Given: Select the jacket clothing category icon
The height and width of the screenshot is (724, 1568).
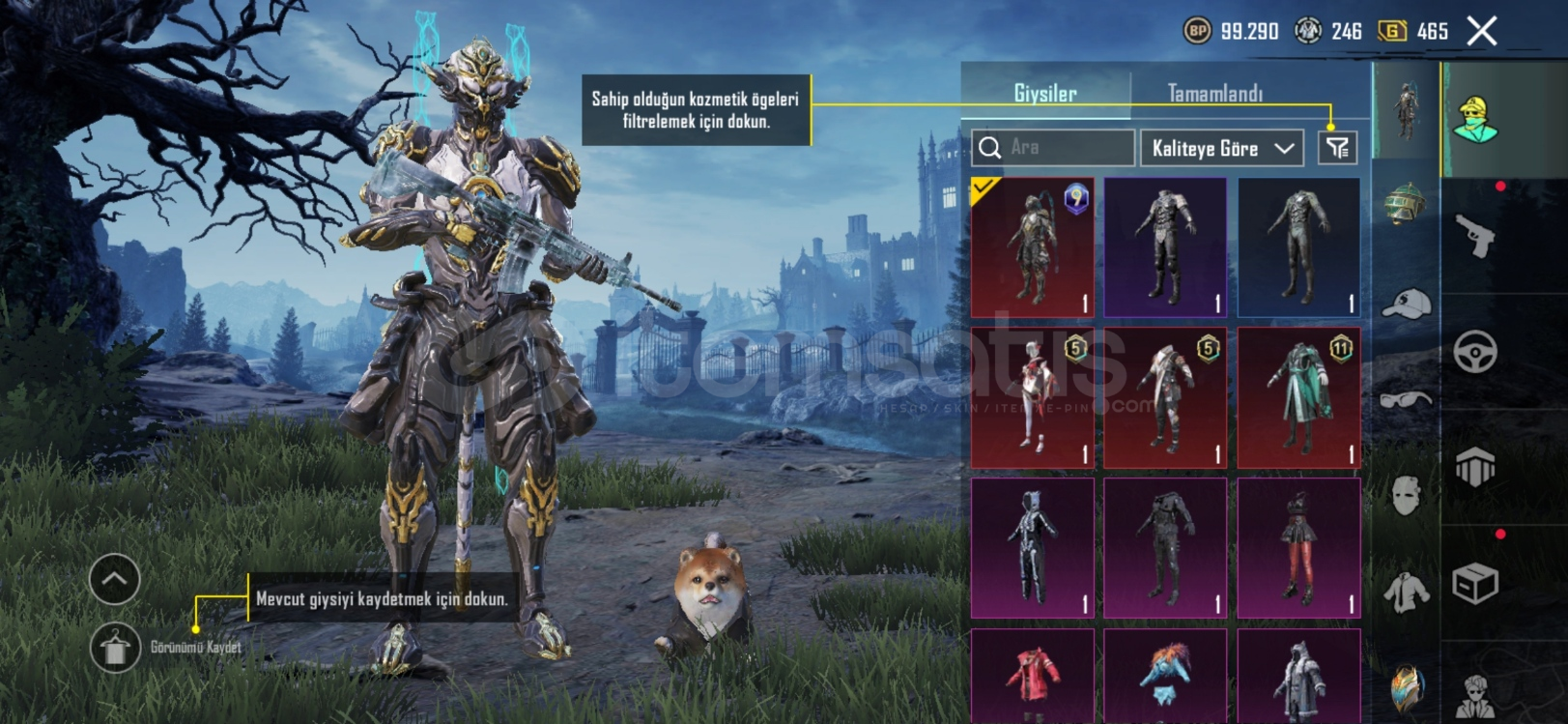Looking at the screenshot, I should (1406, 592).
